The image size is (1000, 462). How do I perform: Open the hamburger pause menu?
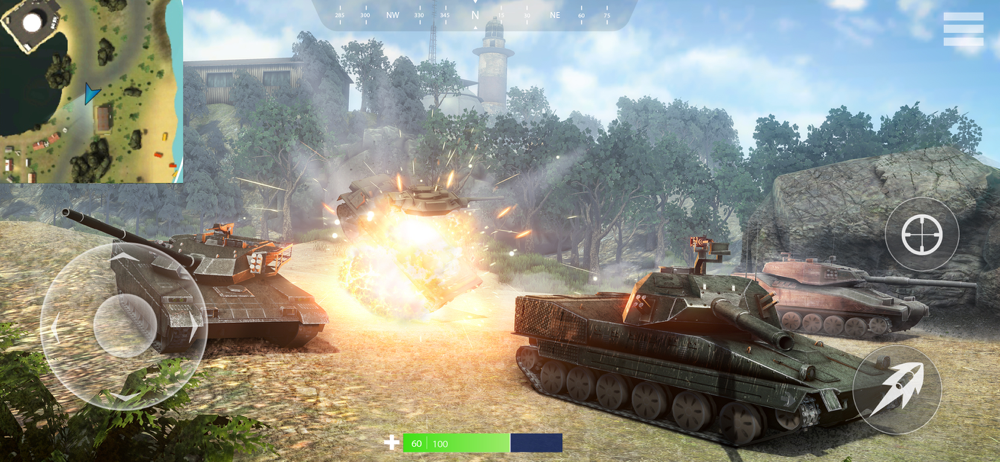click(x=963, y=29)
